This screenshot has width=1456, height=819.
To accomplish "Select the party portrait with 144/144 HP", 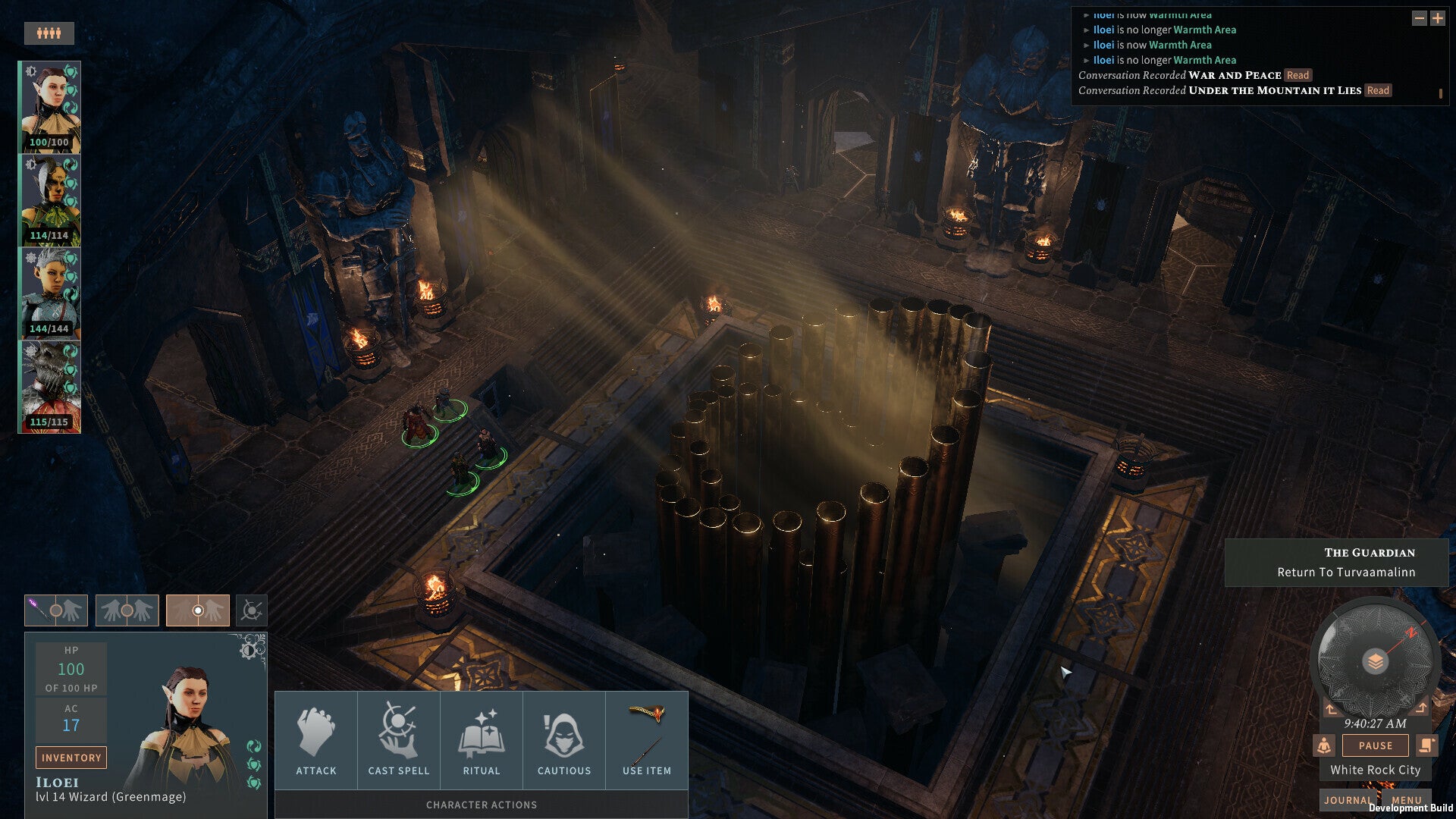I will point(50,293).
